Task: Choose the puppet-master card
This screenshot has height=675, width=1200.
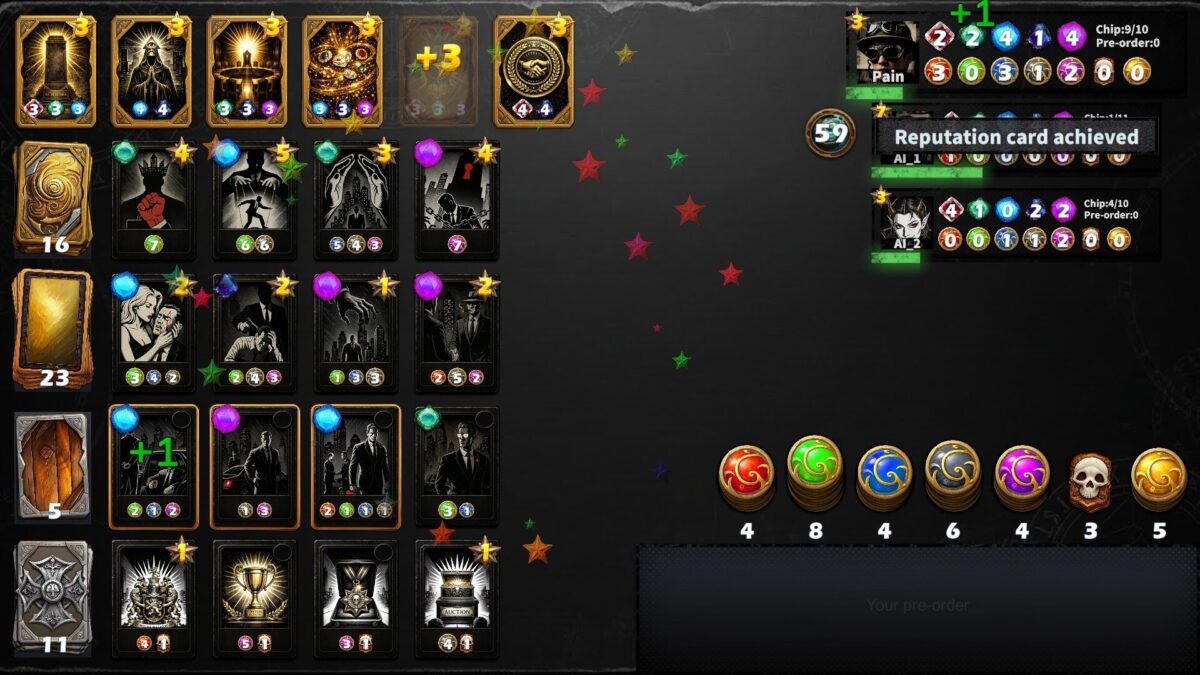Action: pyautogui.click(x=254, y=200)
